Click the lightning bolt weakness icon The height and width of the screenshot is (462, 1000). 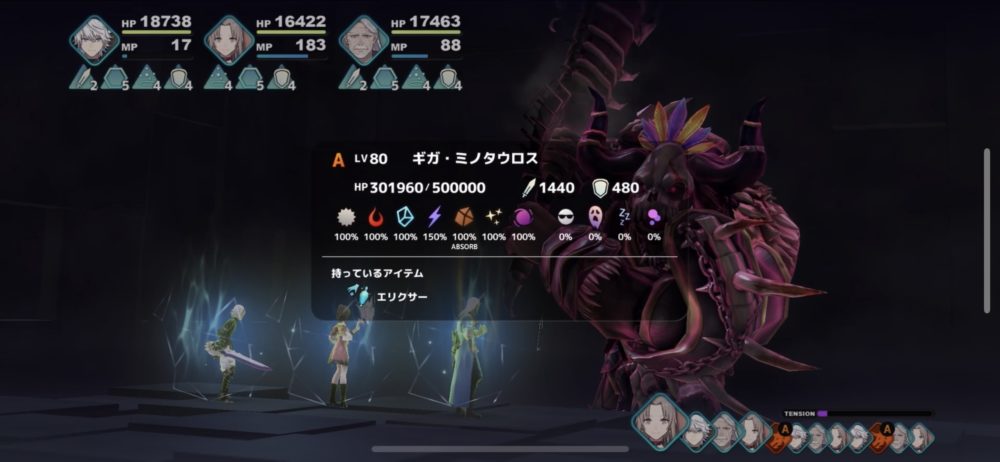click(x=435, y=217)
